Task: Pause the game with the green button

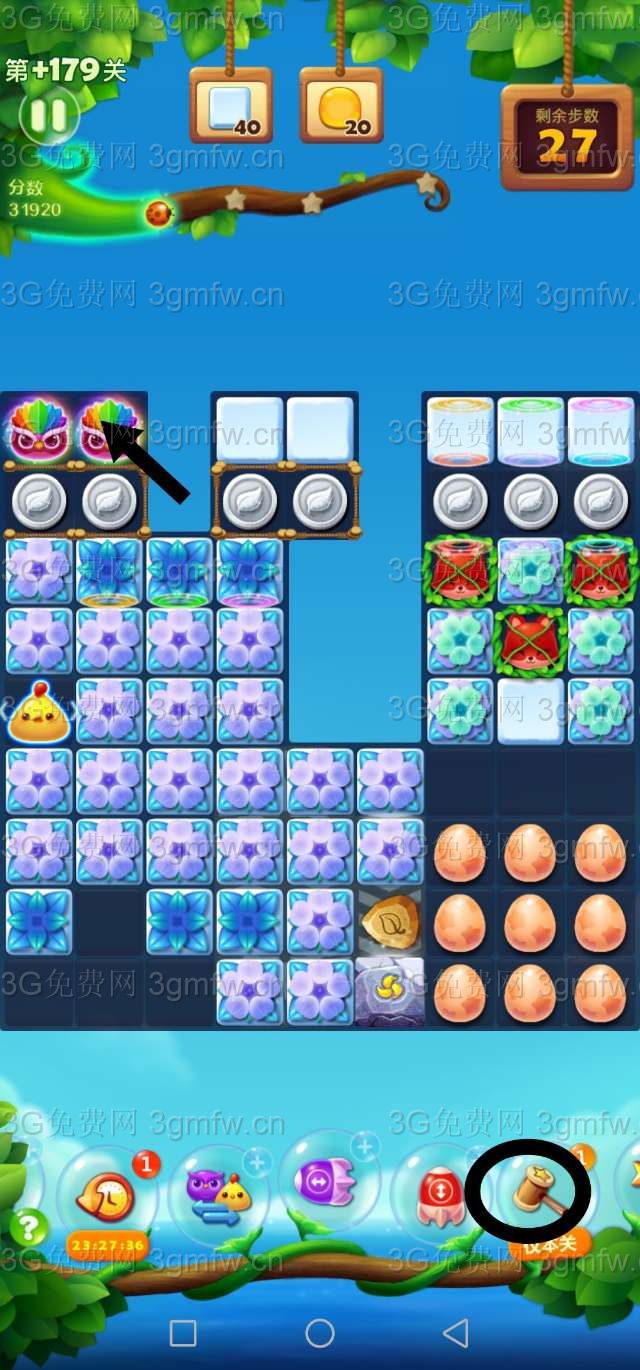Action: point(48,116)
